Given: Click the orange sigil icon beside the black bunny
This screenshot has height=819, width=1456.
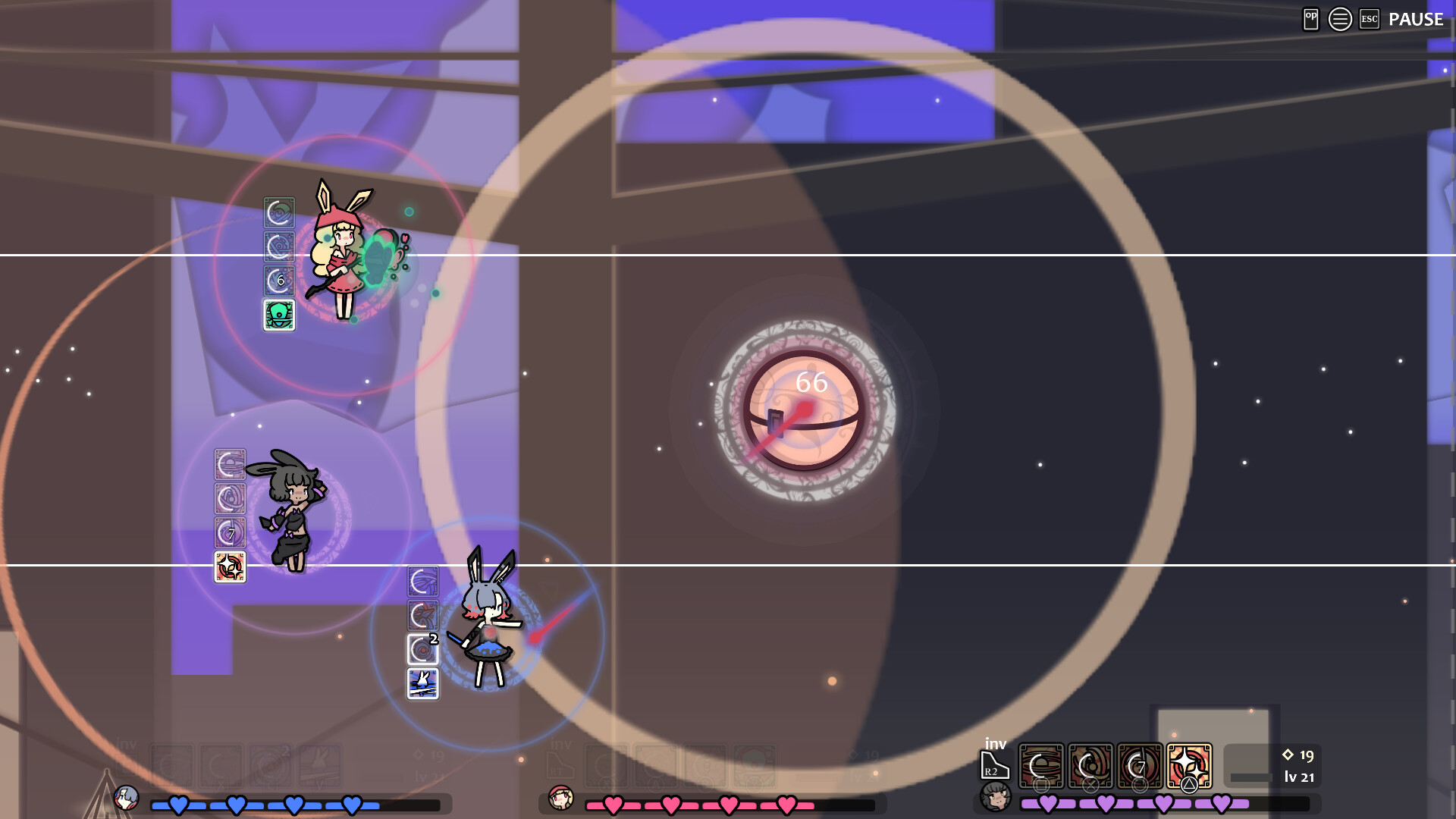Looking at the screenshot, I should 230,567.
